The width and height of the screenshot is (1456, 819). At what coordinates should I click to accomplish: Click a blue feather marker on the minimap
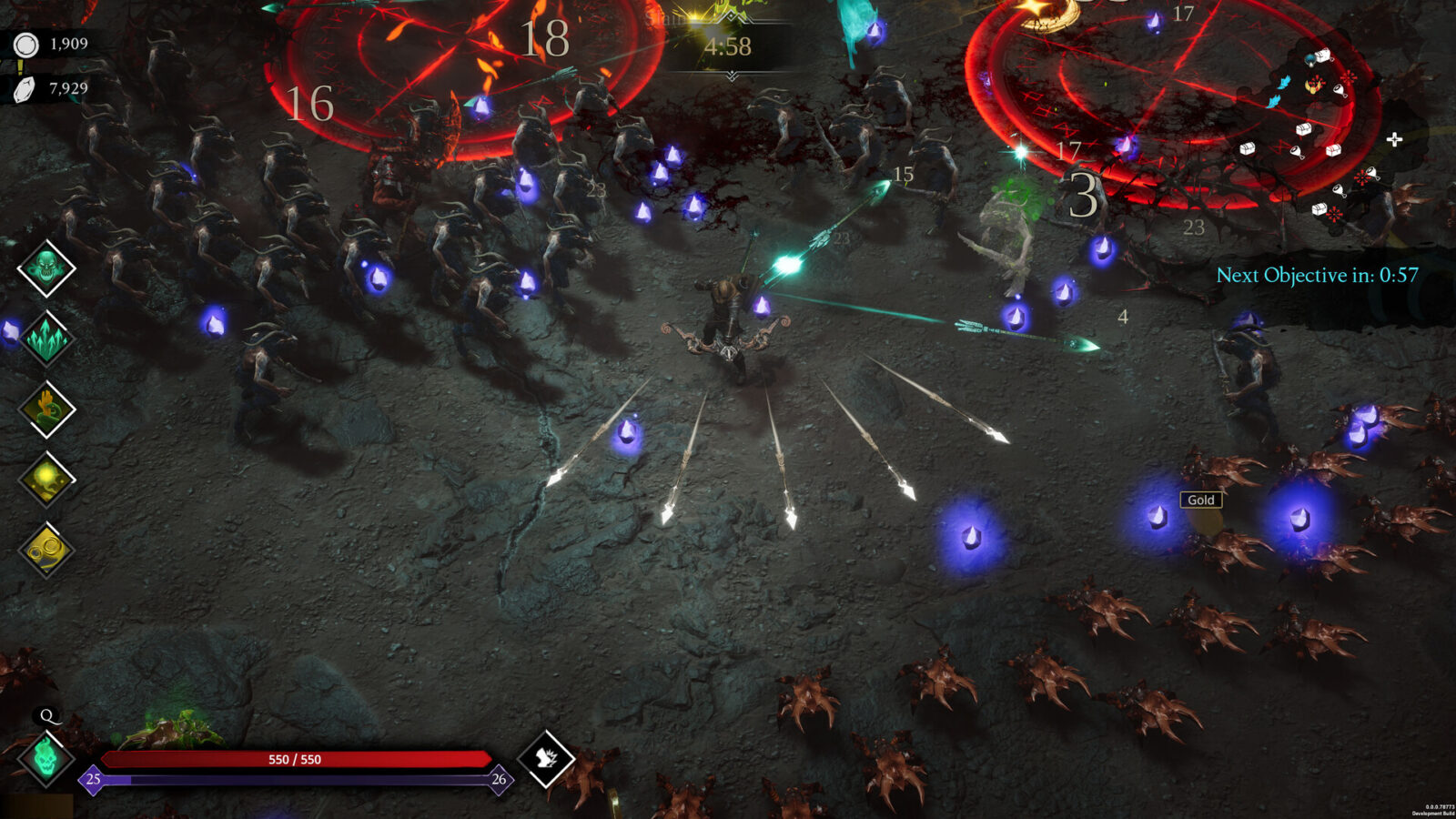pos(1283,83)
